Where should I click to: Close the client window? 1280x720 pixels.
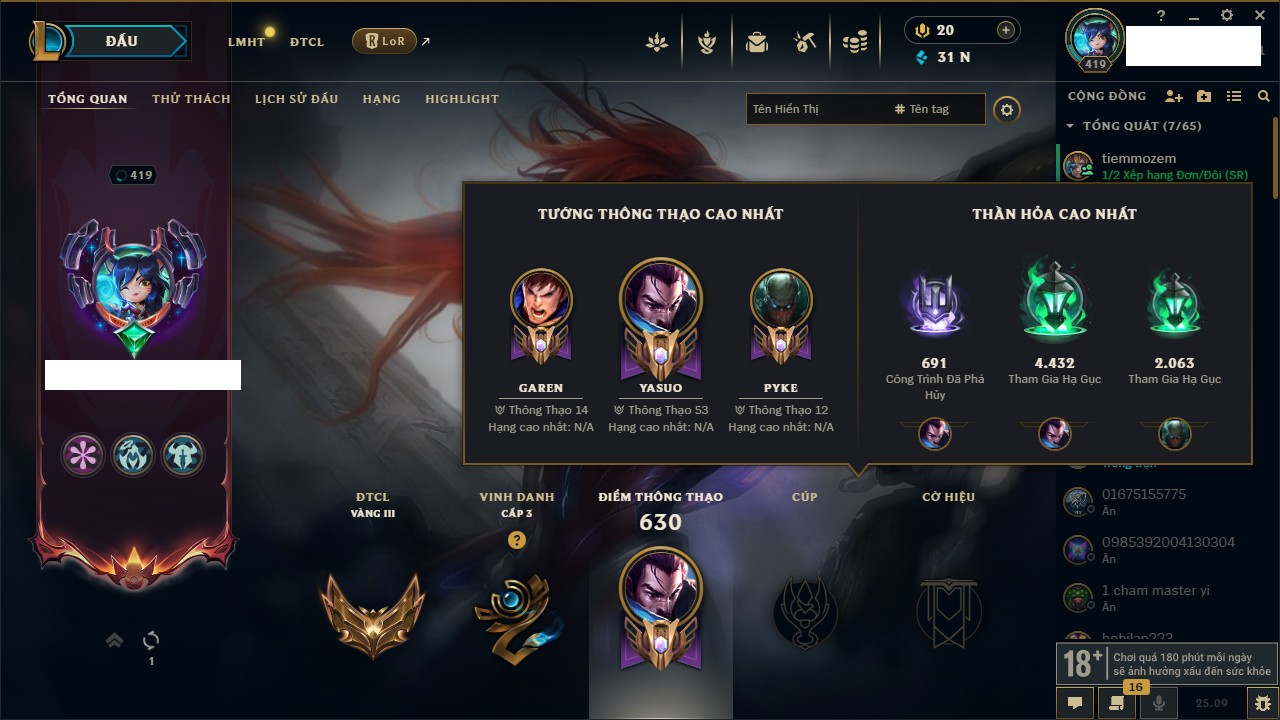(x=1257, y=15)
